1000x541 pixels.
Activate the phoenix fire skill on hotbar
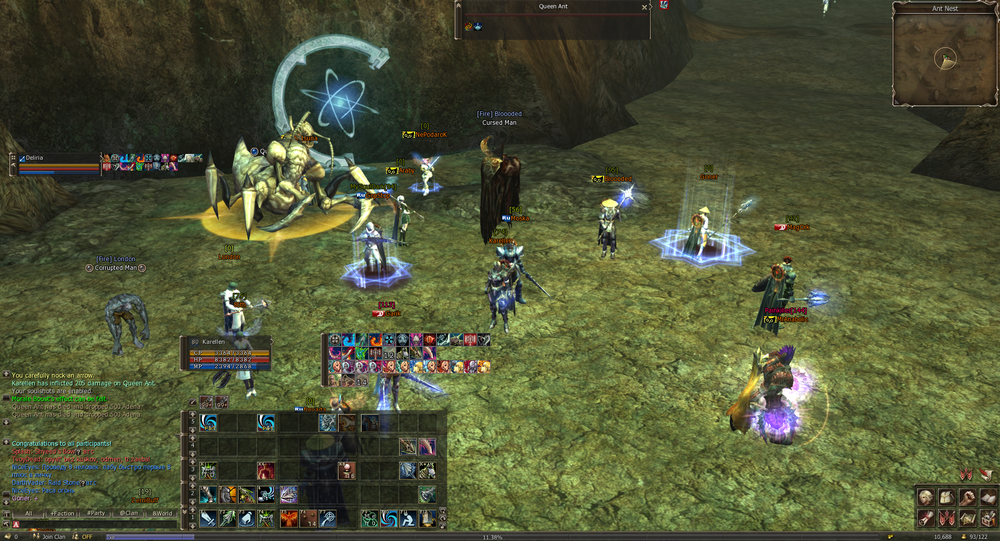(x=288, y=519)
